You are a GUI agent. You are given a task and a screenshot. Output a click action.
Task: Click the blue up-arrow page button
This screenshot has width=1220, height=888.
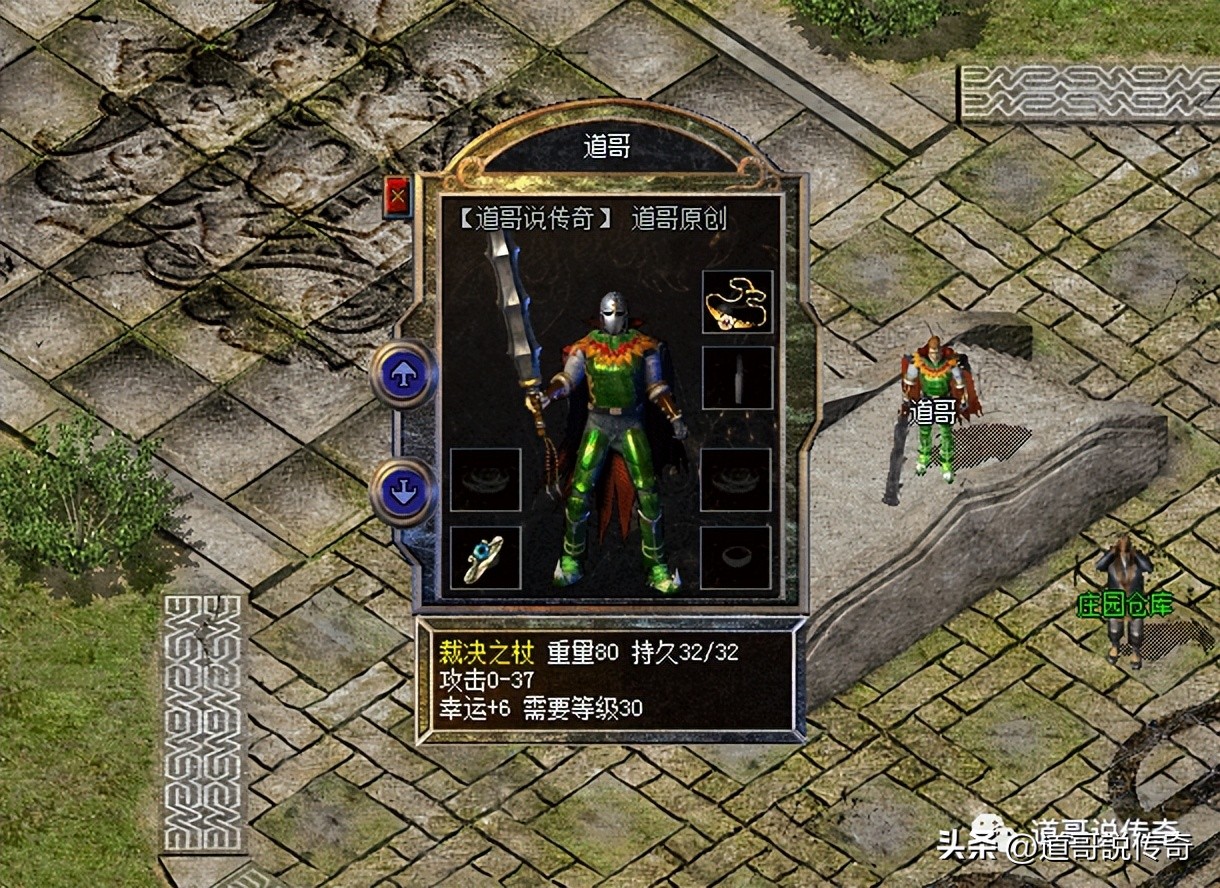point(403,374)
